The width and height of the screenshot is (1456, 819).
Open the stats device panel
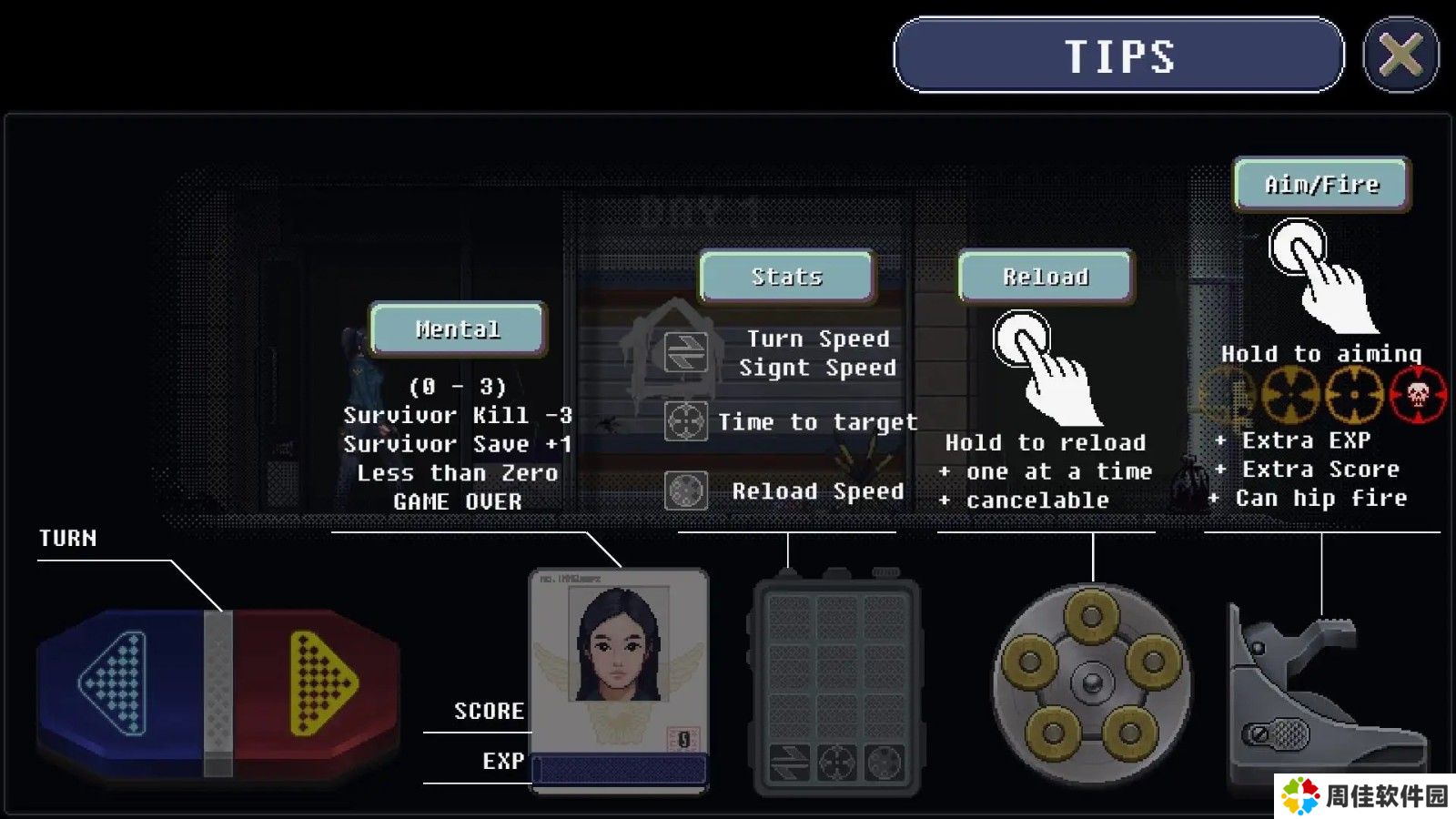pos(835,684)
